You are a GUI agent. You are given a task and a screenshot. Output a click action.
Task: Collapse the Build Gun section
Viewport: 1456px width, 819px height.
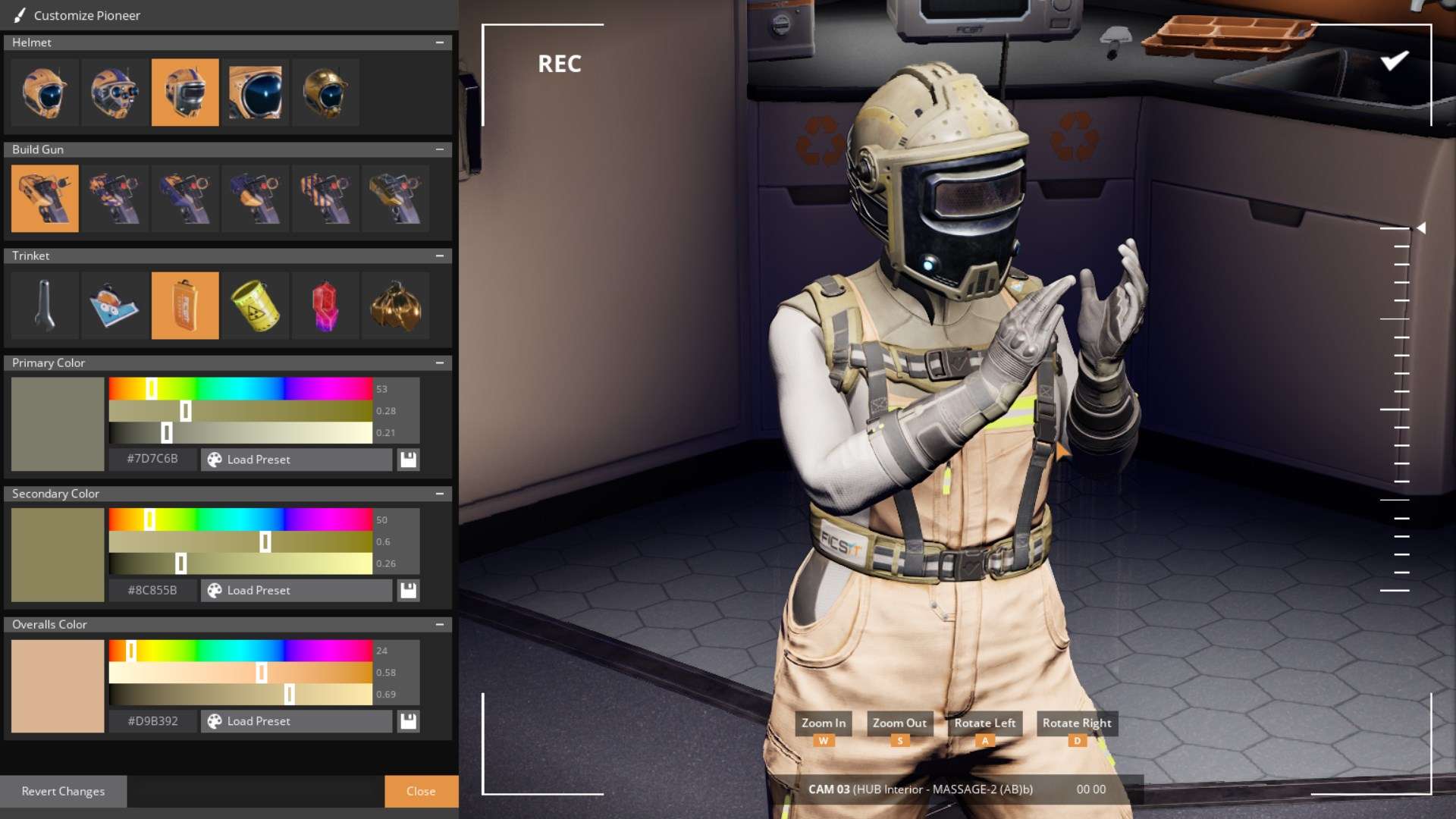click(x=440, y=149)
